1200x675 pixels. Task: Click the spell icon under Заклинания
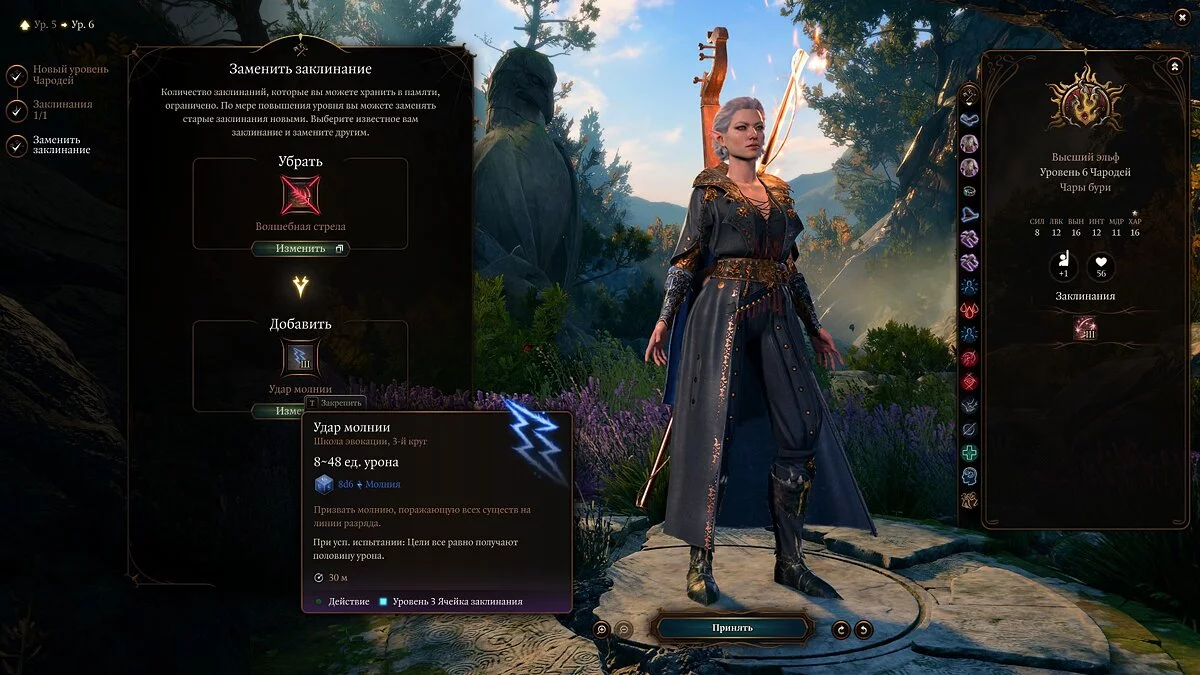tap(1085, 327)
